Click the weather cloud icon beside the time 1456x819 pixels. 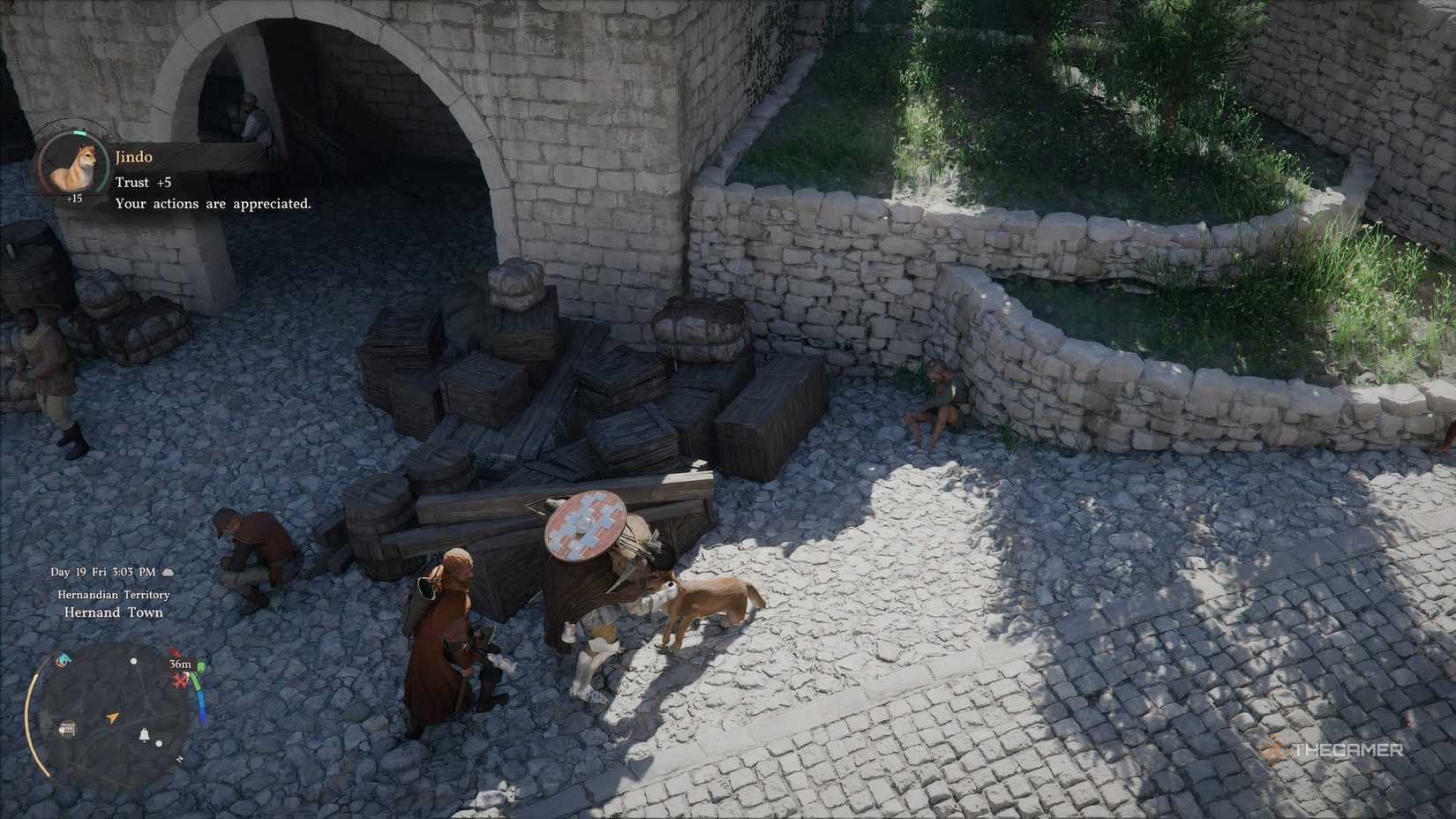tap(169, 571)
